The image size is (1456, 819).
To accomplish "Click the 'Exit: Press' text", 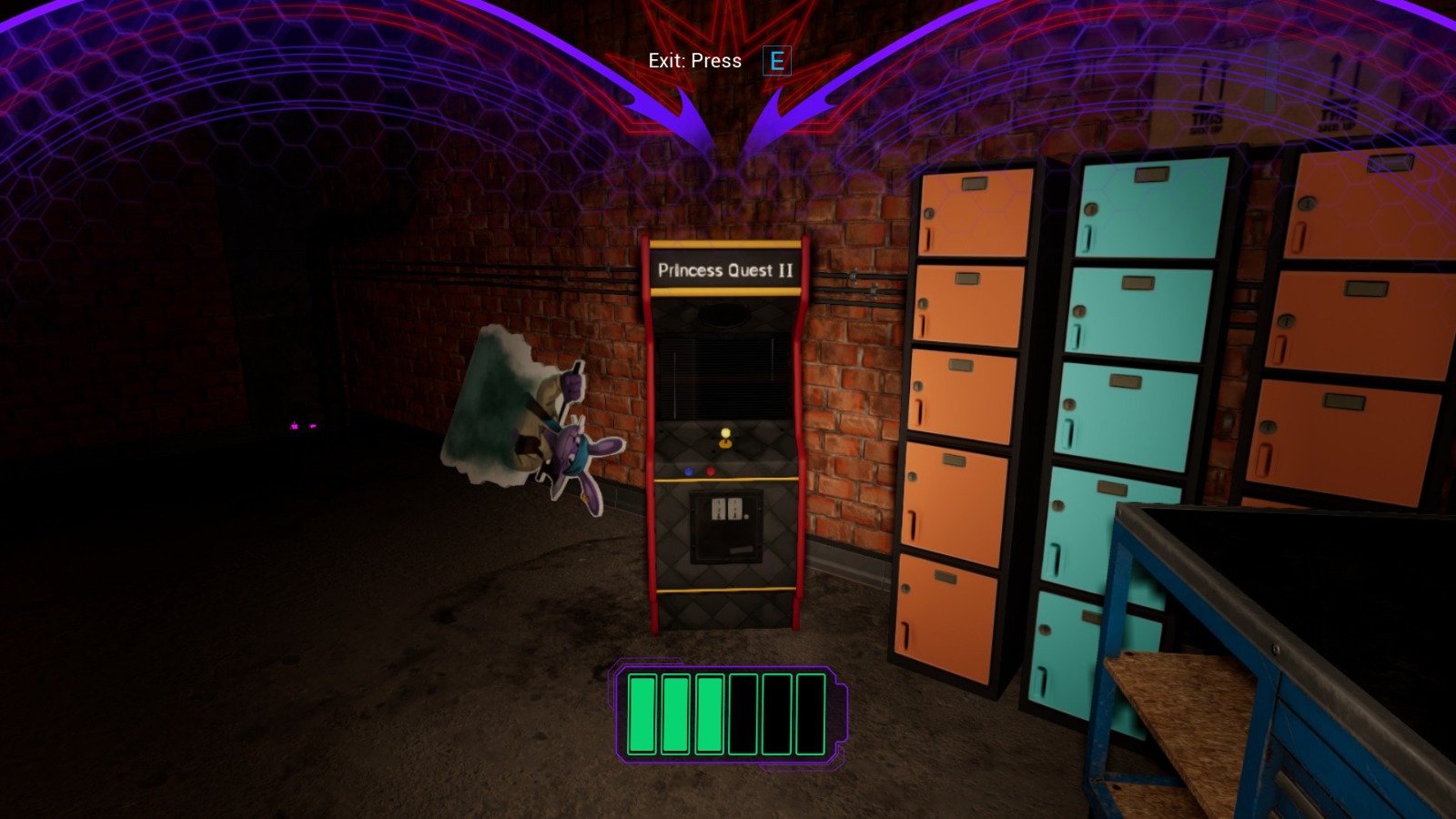I will click(694, 61).
